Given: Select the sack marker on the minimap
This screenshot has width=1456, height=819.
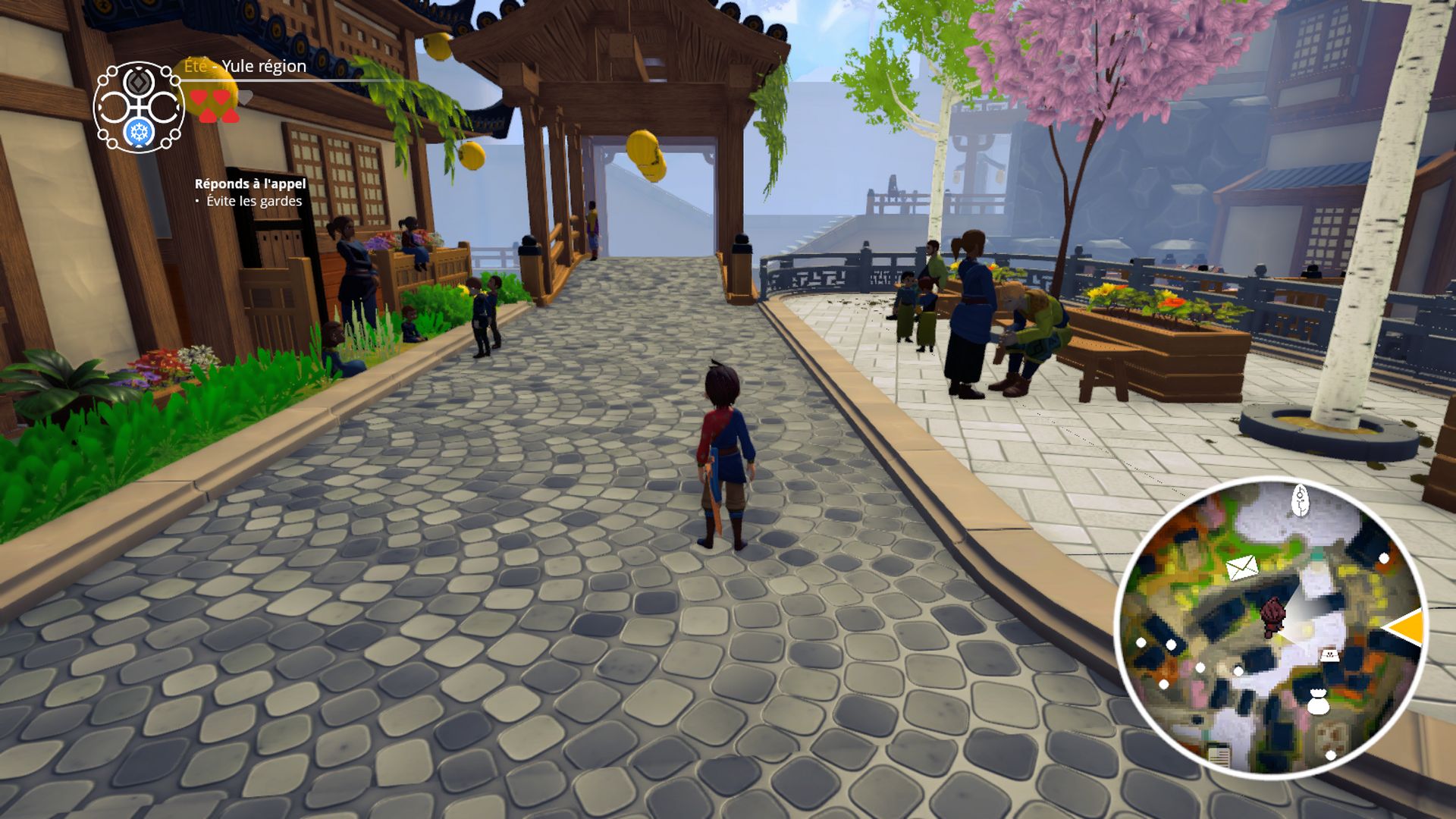Looking at the screenshot, I should tap(1319, 702).
